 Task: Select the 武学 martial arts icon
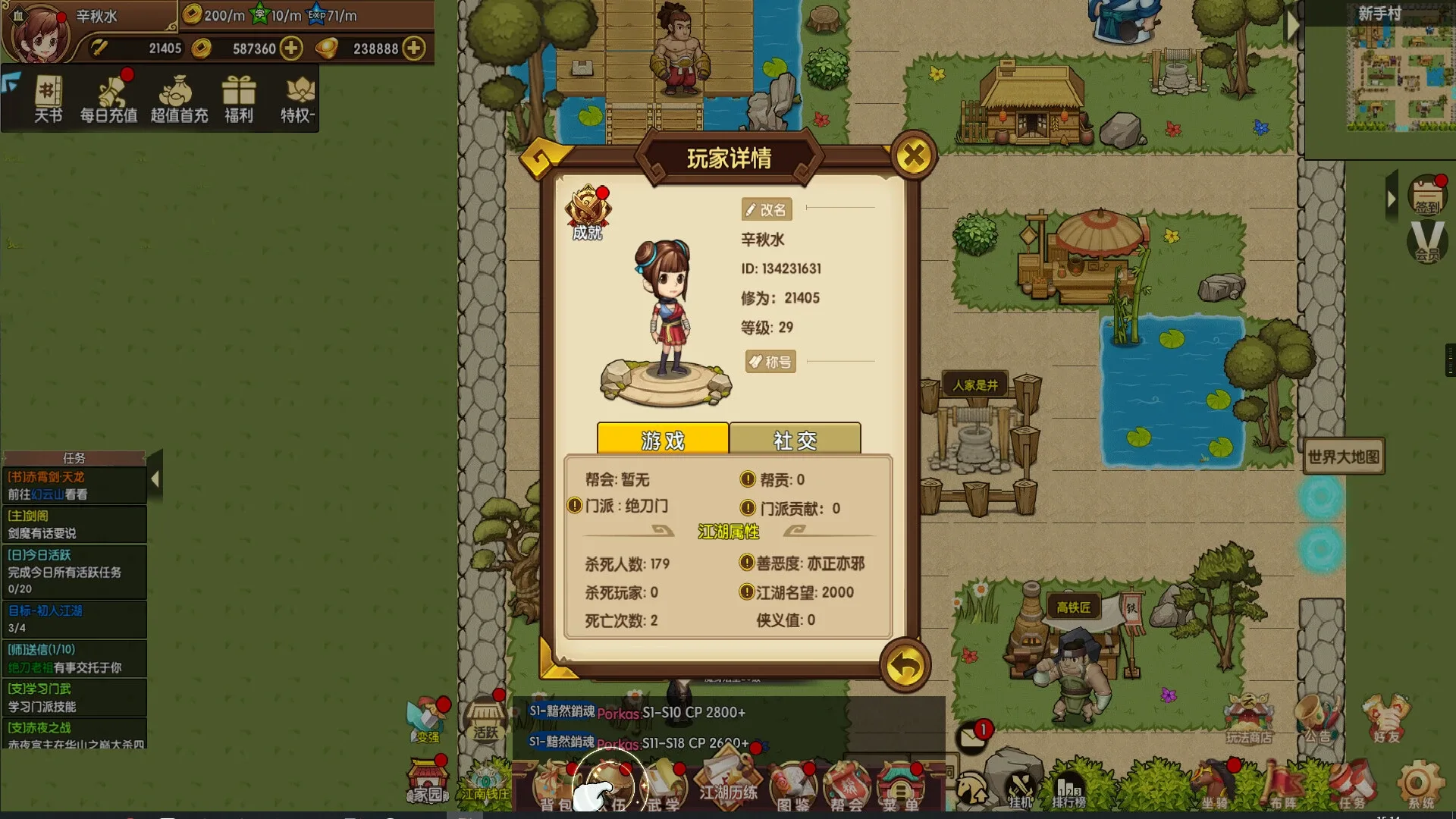(x=667, y=786)
